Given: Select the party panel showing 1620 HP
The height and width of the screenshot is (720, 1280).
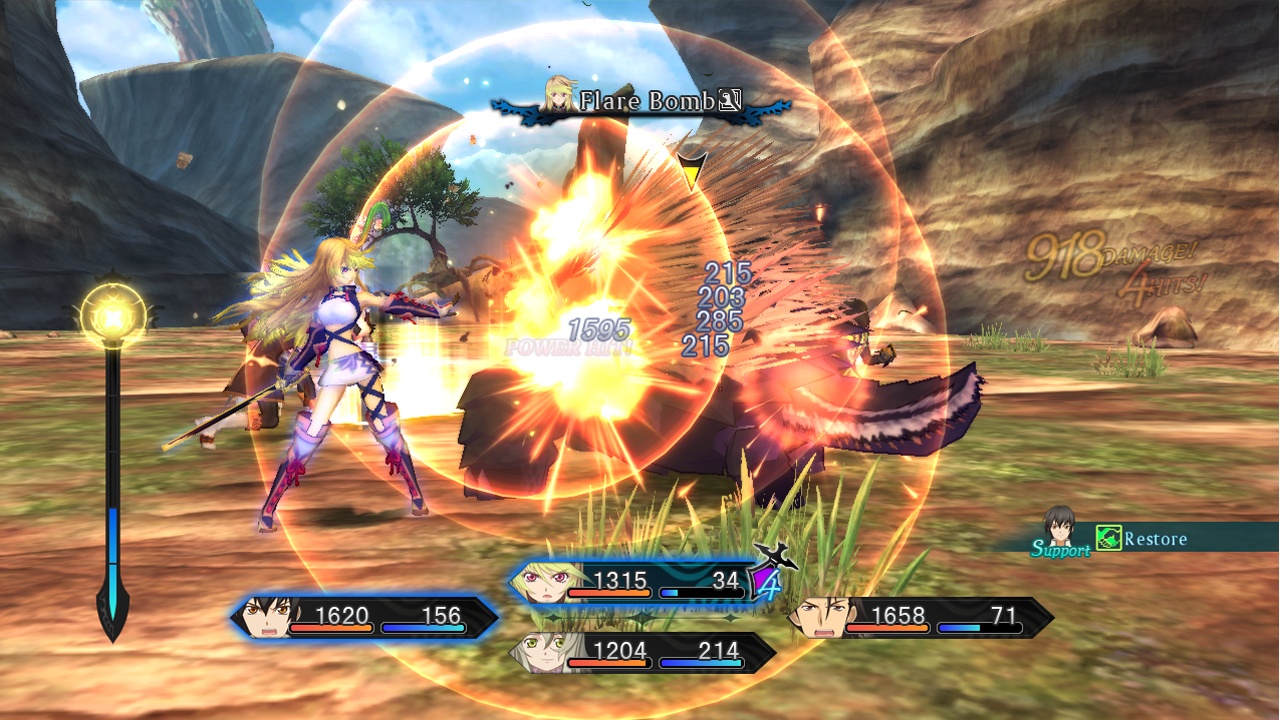Looking at the screenshot, I should click(366, 617).
